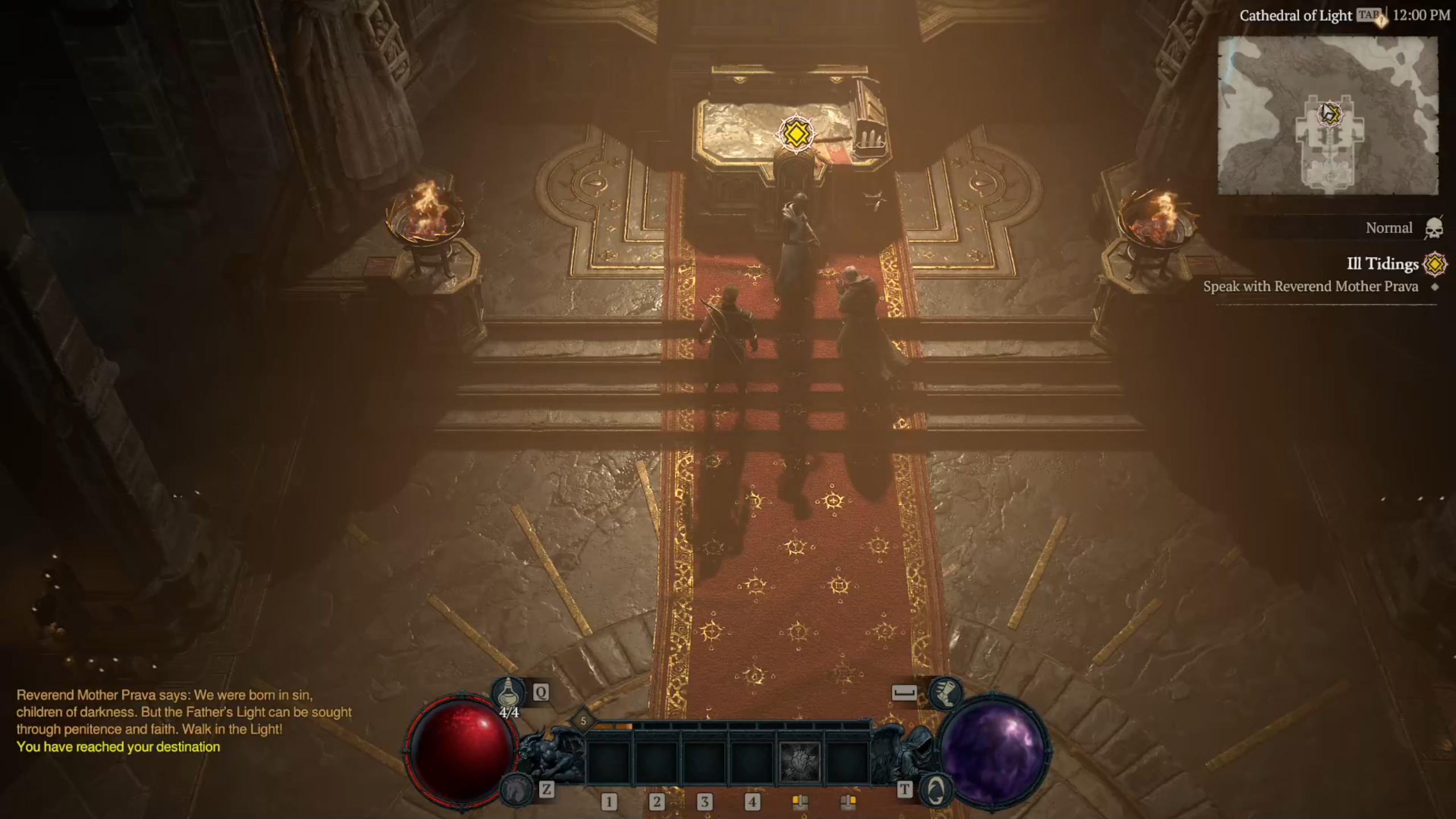Summon mount with the horse icon

[x=515, y=788]
